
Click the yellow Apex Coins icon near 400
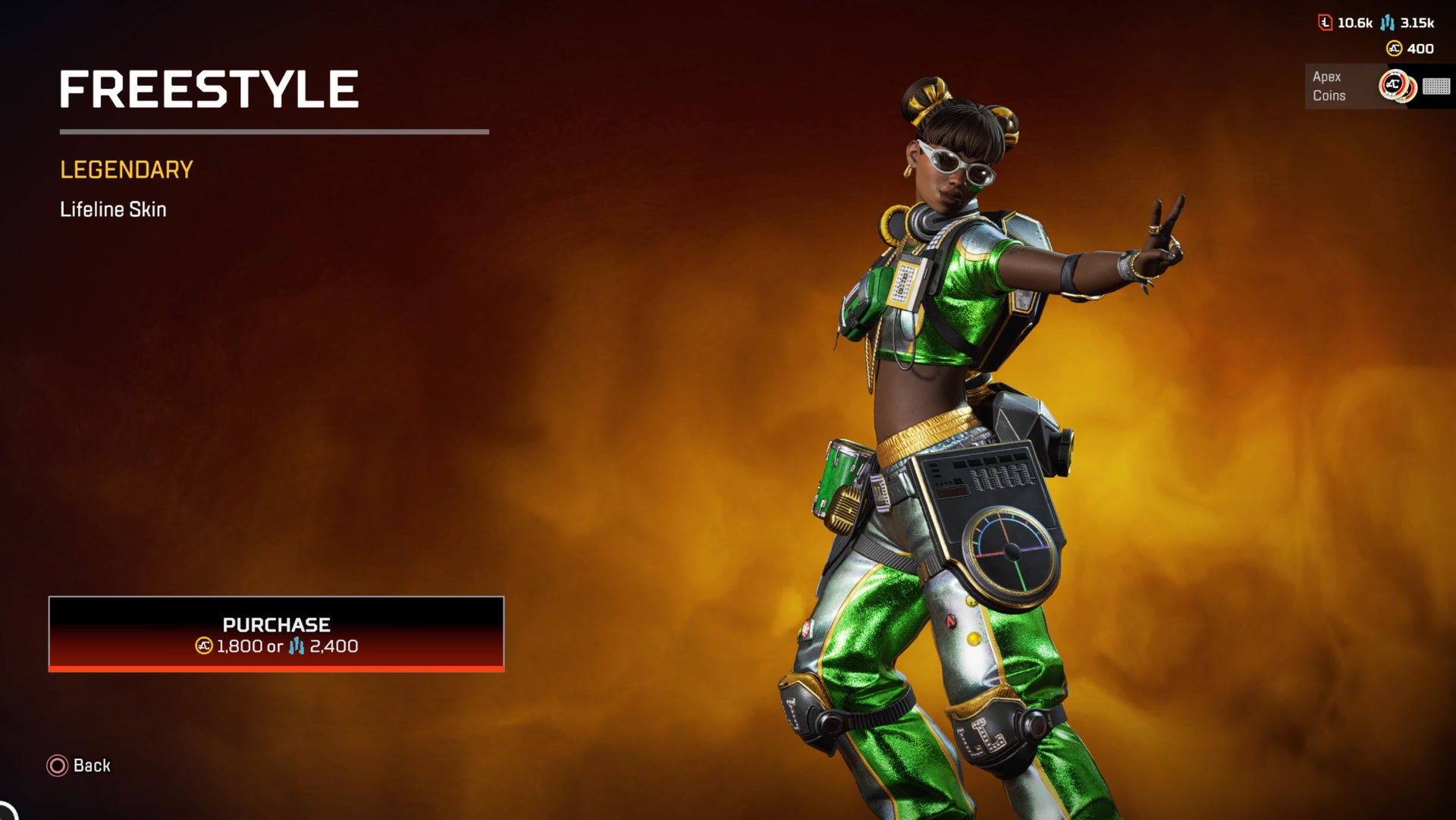(1395, 49)
